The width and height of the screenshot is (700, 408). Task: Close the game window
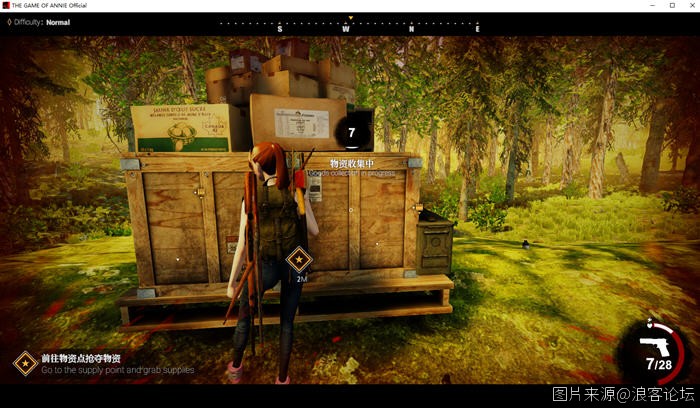click(689, 5)
